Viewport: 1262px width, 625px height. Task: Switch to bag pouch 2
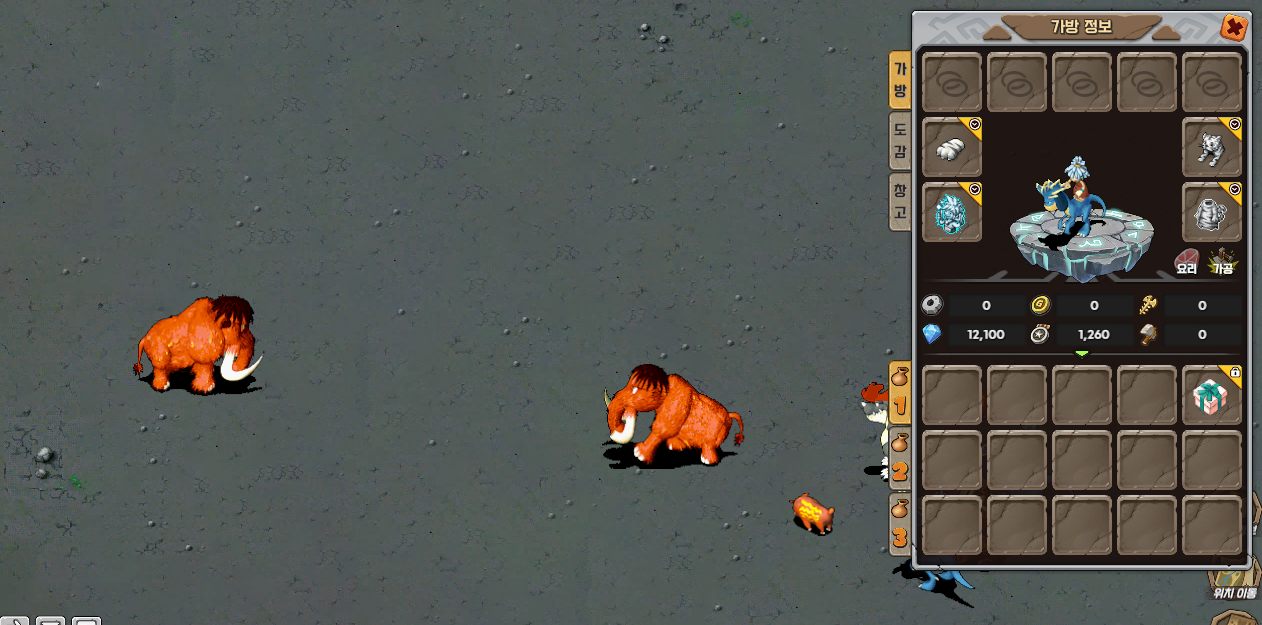(900, 460)
